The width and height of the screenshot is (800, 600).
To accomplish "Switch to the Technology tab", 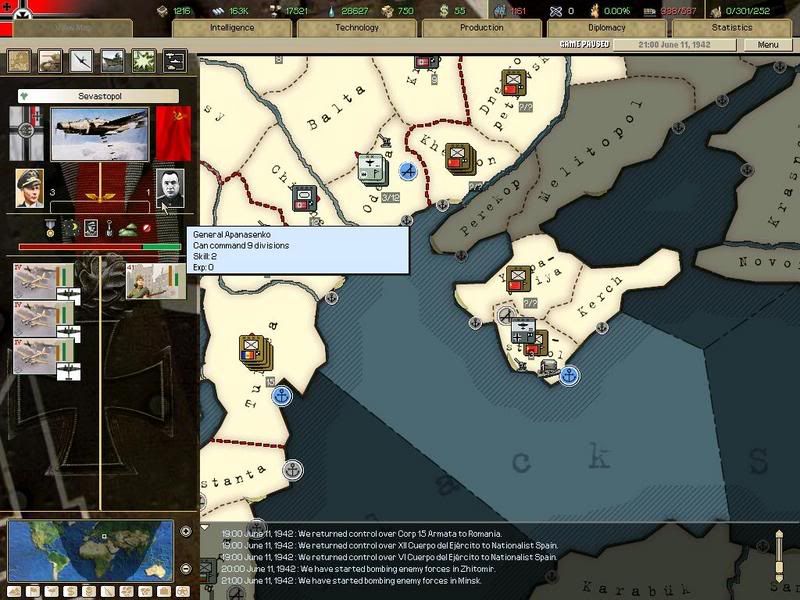I will [x=357, y=28].
